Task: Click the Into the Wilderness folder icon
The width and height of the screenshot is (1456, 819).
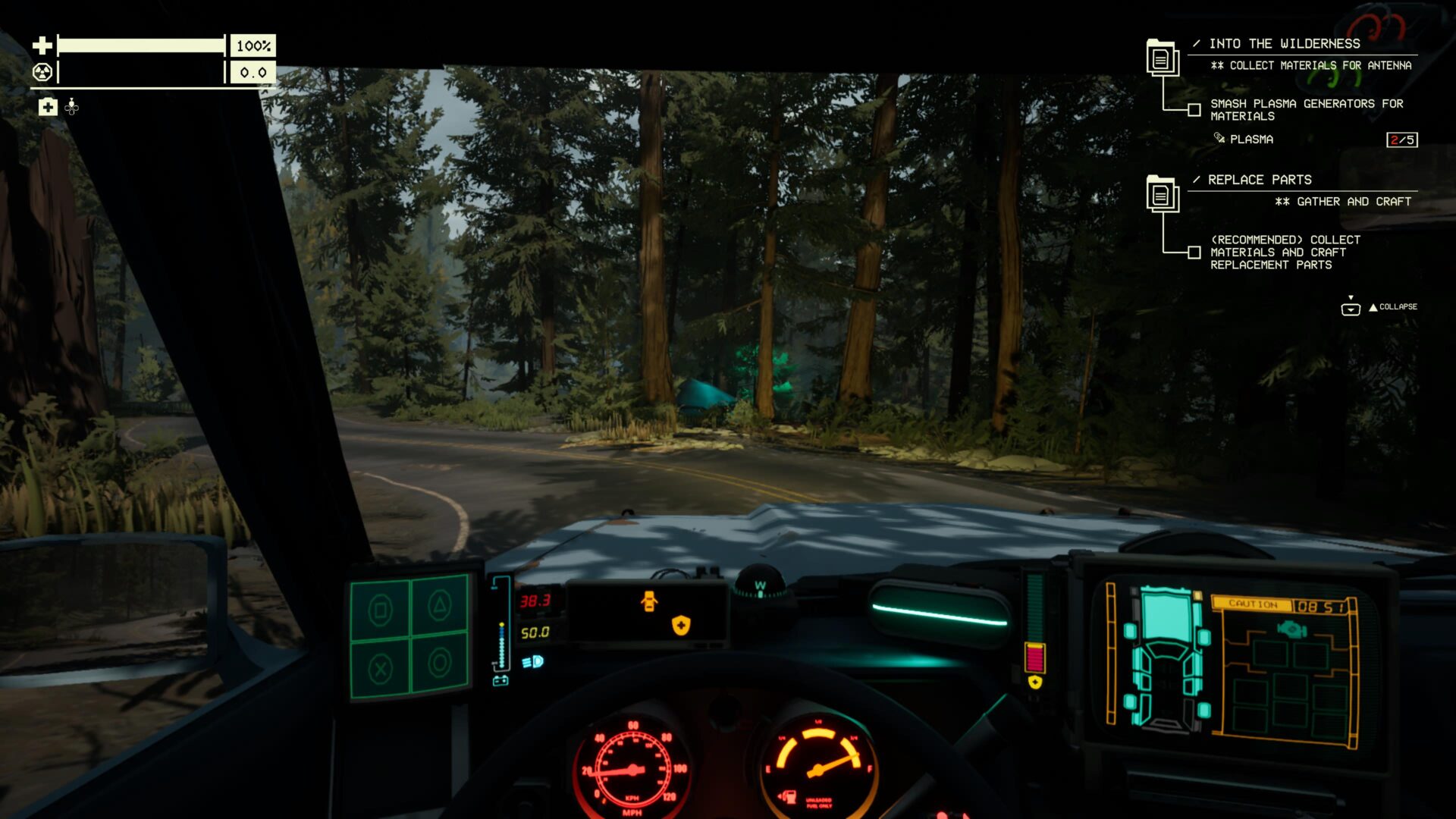Action: pos(1161,57)
